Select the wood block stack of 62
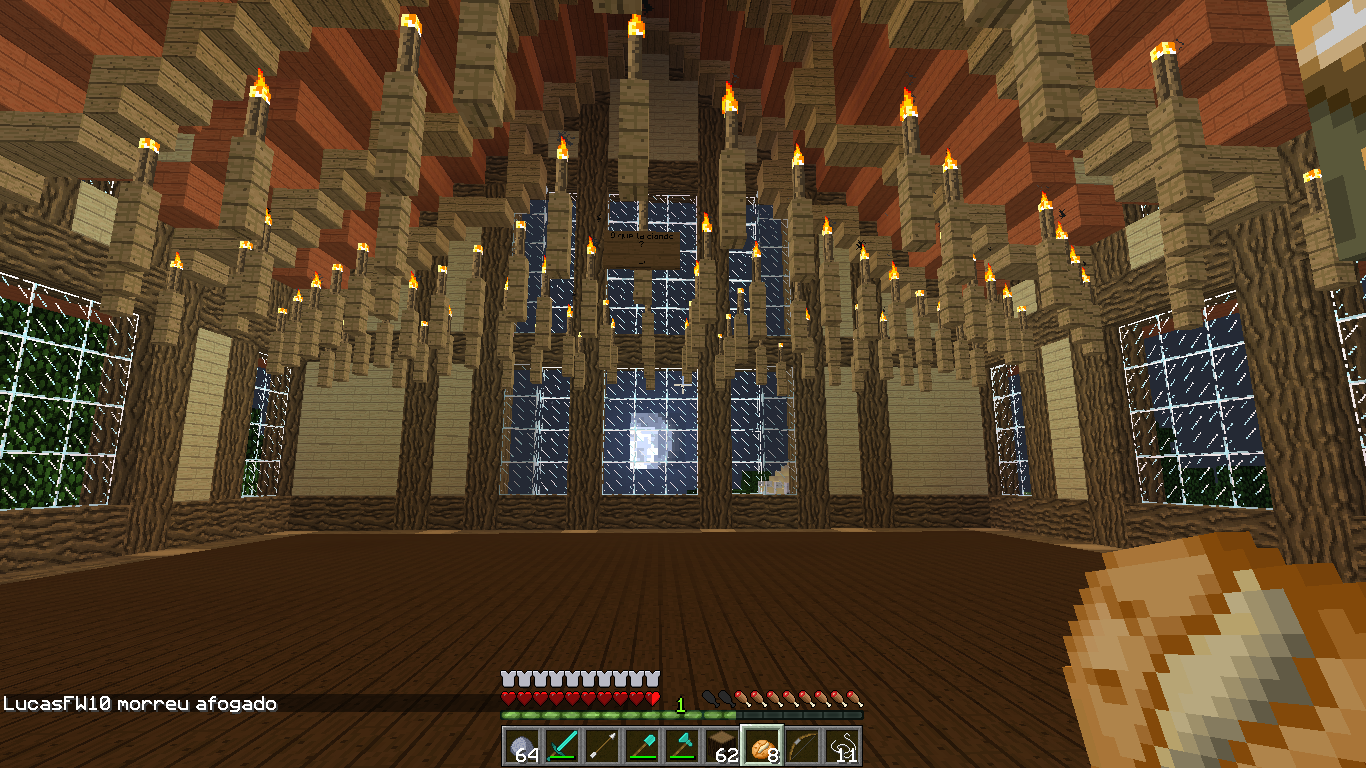 pos(722,746)
